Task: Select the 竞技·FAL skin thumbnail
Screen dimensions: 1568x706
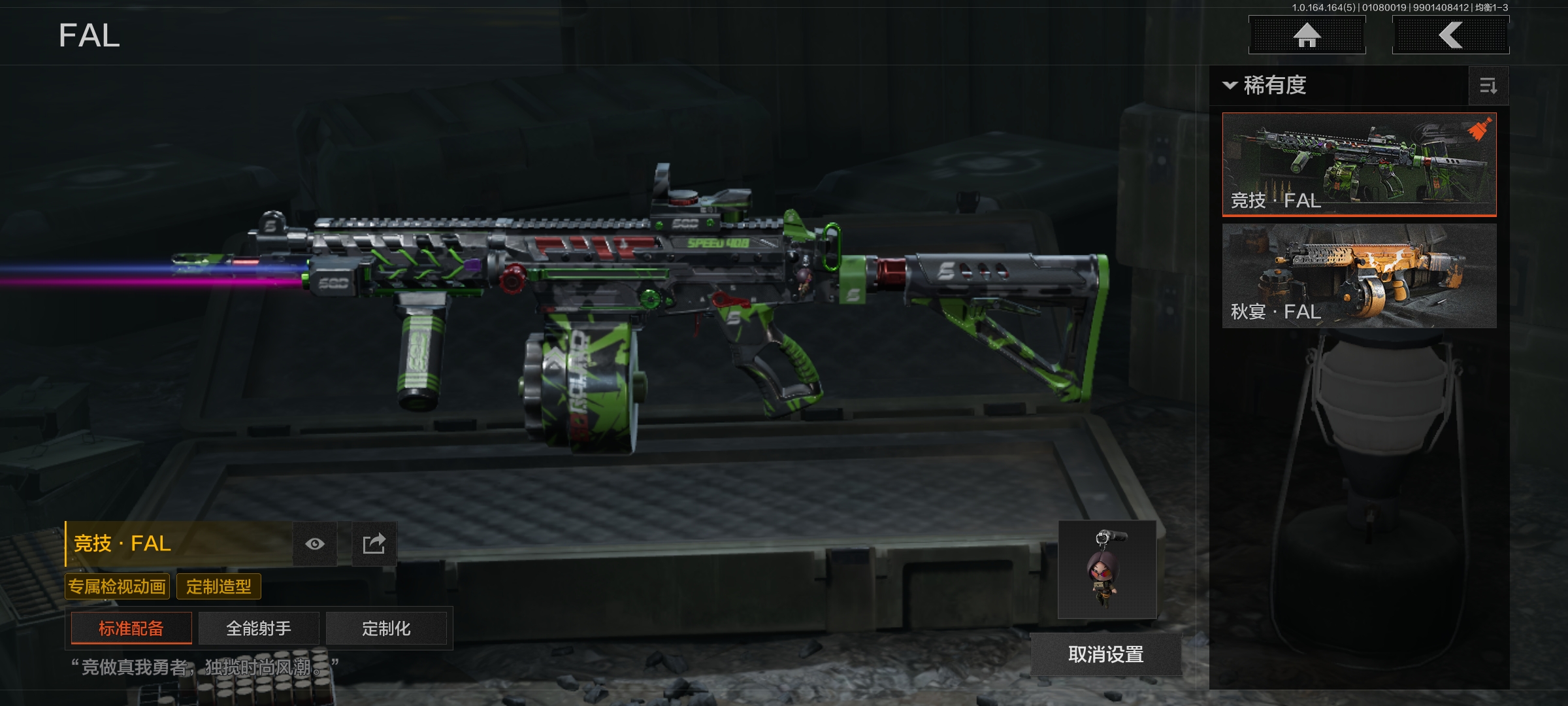Action: point(1359,163)
